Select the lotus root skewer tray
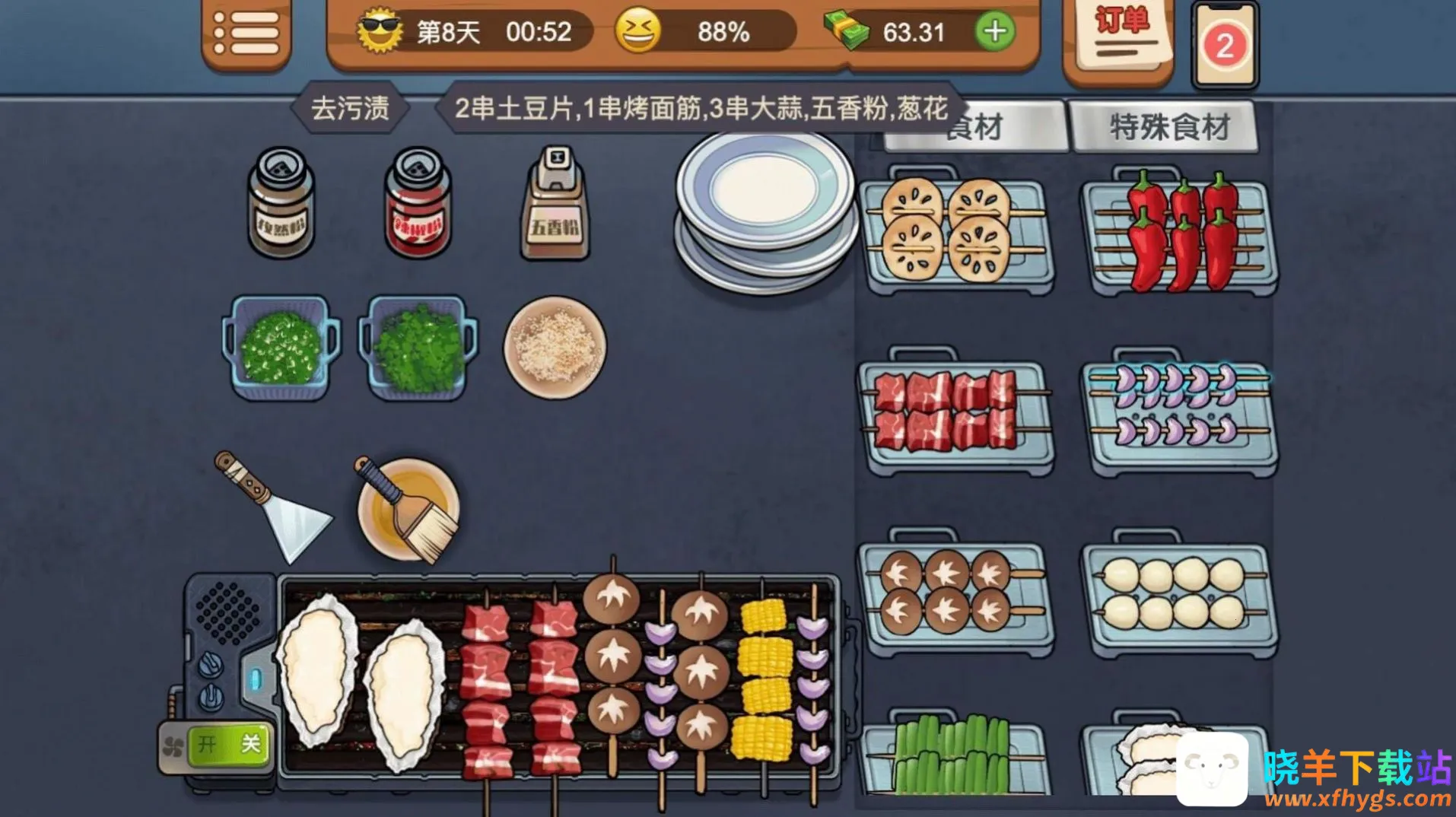1456x817 pixels. (x=956, y=233)
